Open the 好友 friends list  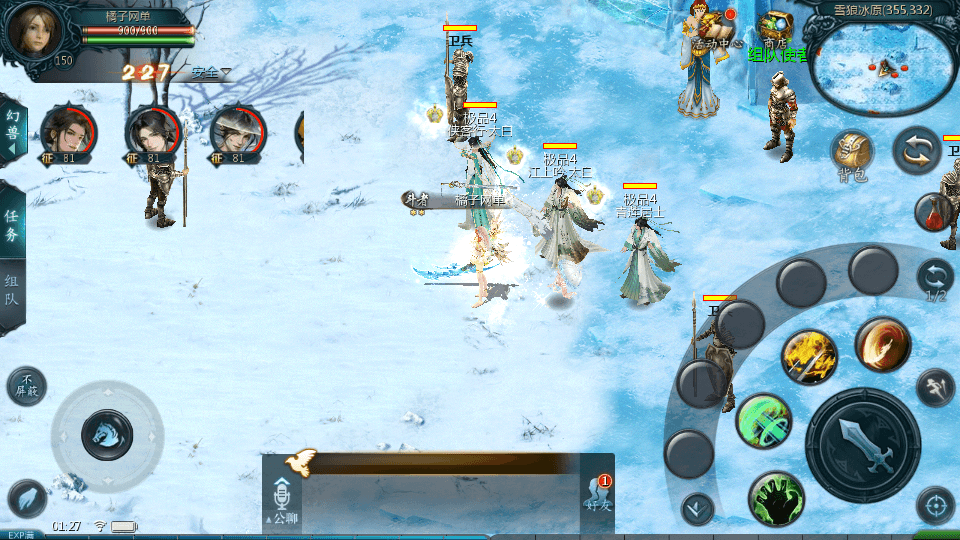coord(598,497)
